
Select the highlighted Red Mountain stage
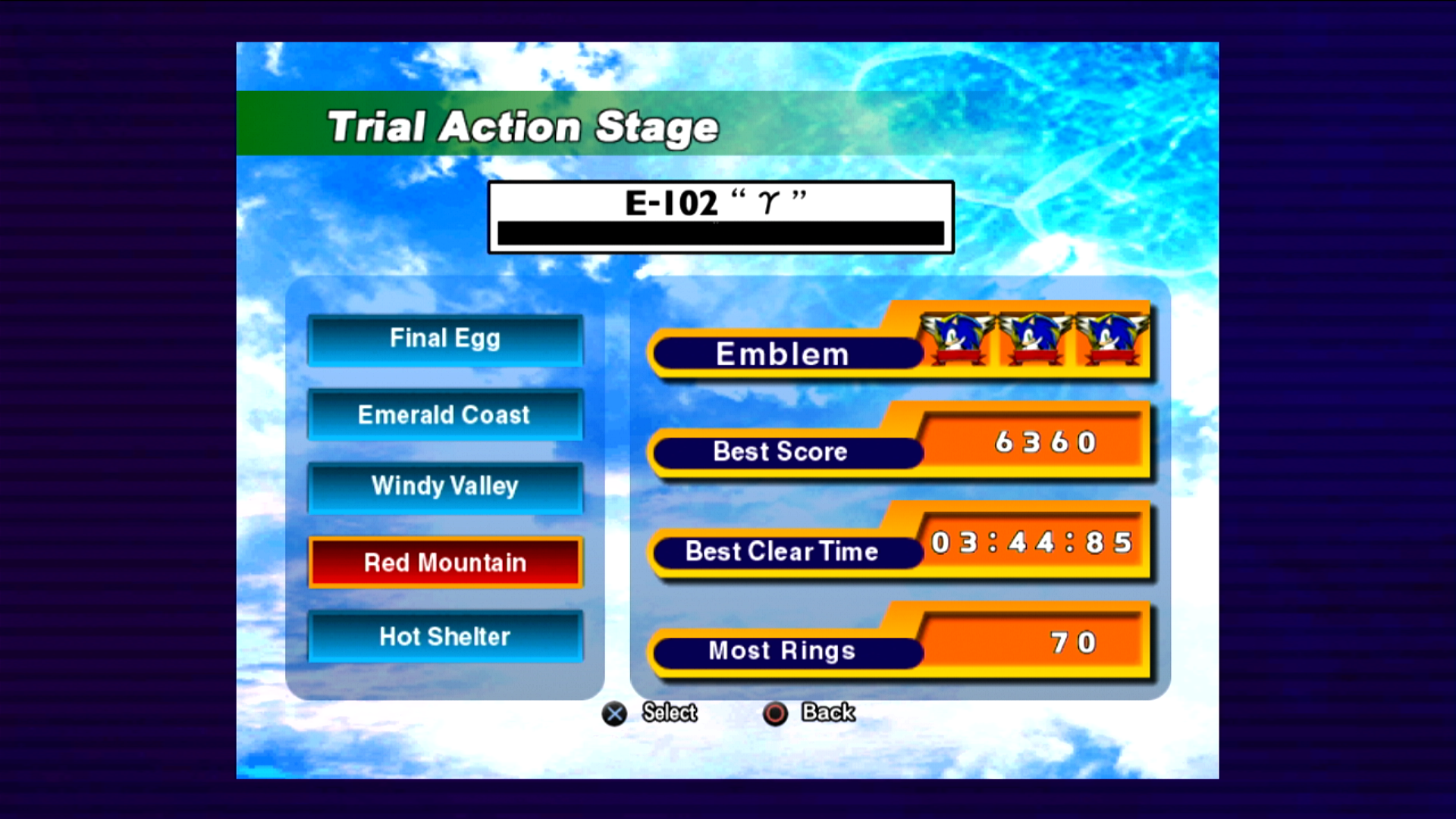pos(445,563)
